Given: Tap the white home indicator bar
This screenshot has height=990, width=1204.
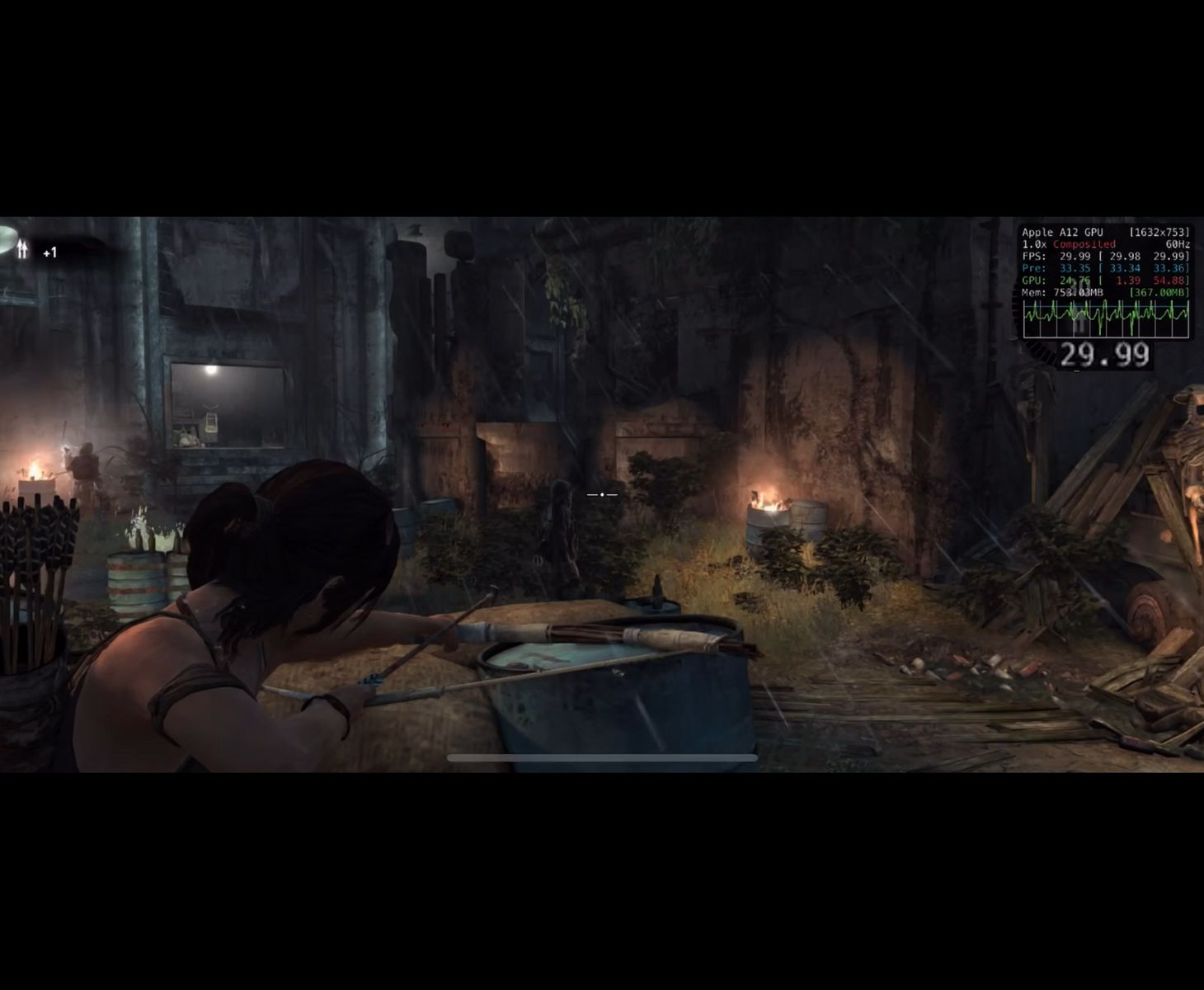Looking at the screenshot, I should point(602,757).
